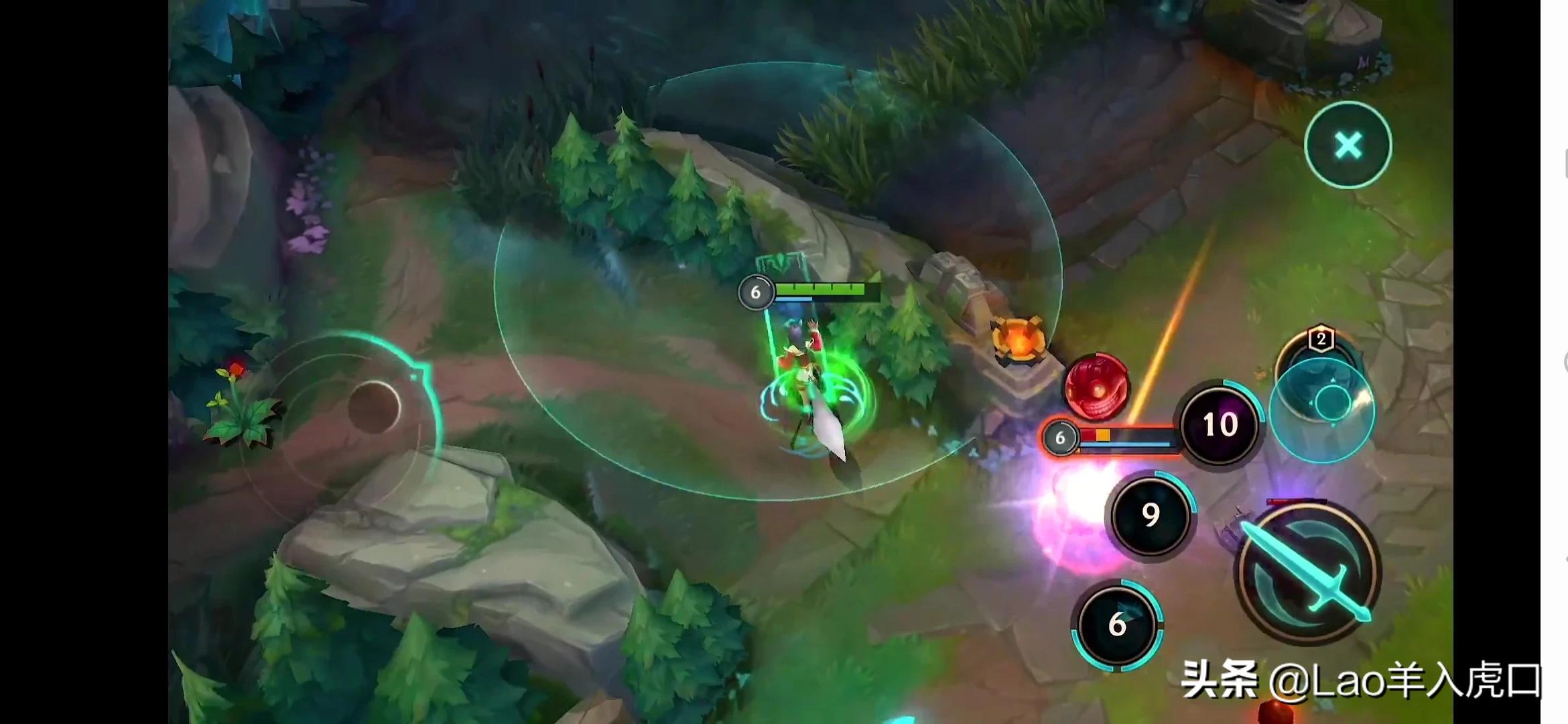Select the ability on 9 second cooldown
1568x724 pixels.
(x=1151, y=515)
